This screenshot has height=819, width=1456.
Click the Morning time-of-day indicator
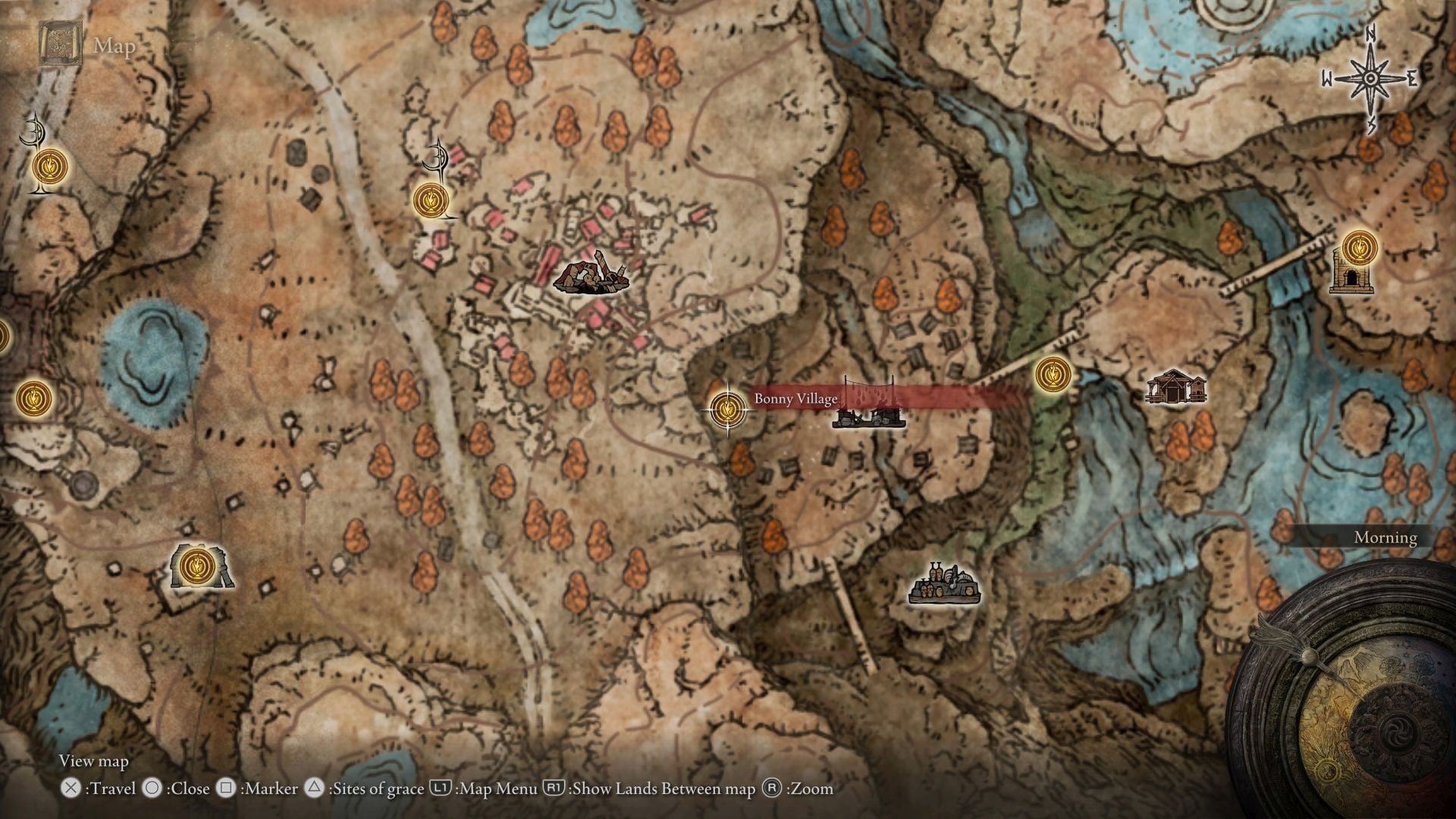[1385, 538]
